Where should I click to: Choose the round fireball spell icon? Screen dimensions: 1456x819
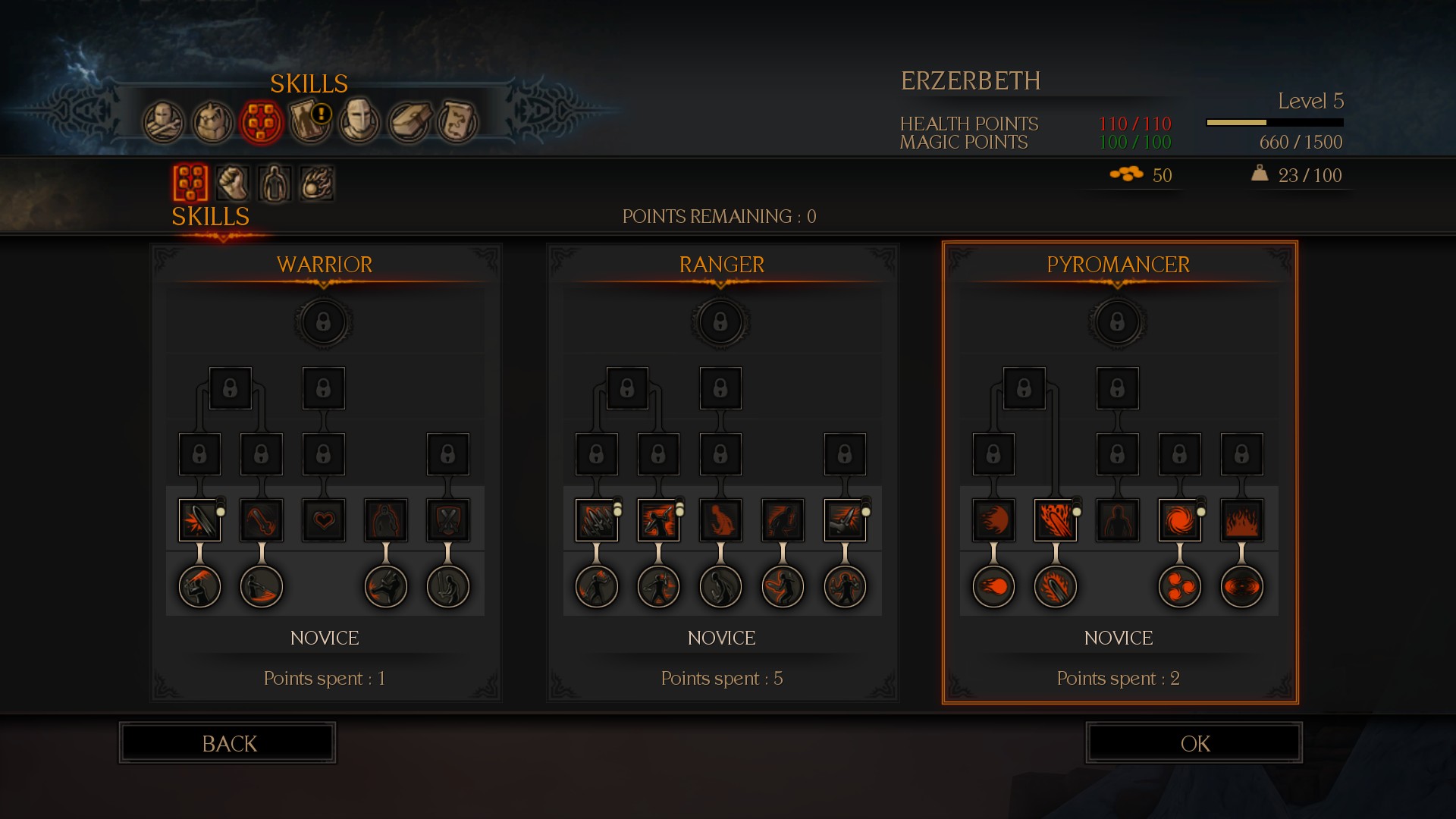pos(993,586)
